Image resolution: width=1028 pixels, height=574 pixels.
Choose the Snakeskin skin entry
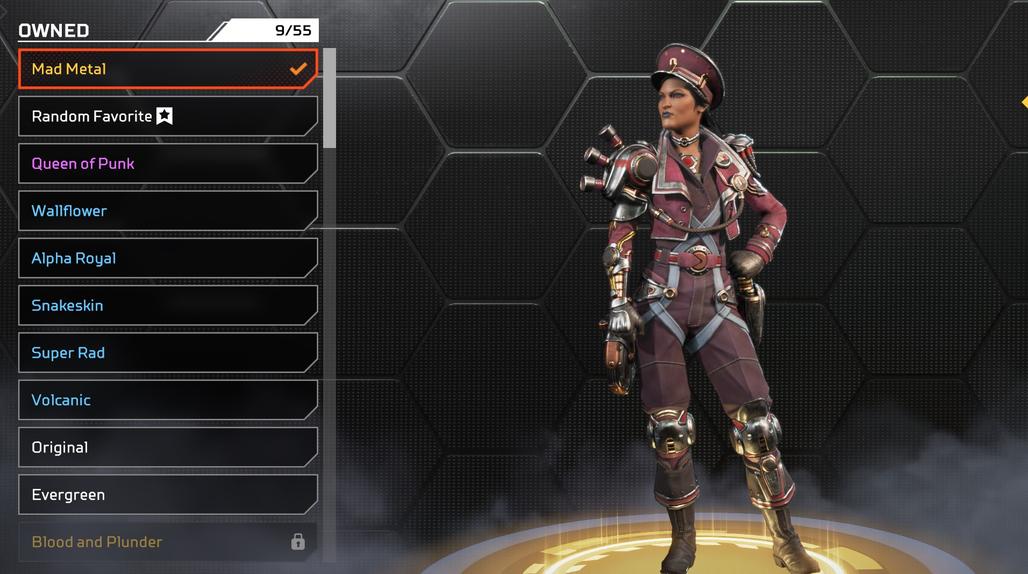click(167, 305)
